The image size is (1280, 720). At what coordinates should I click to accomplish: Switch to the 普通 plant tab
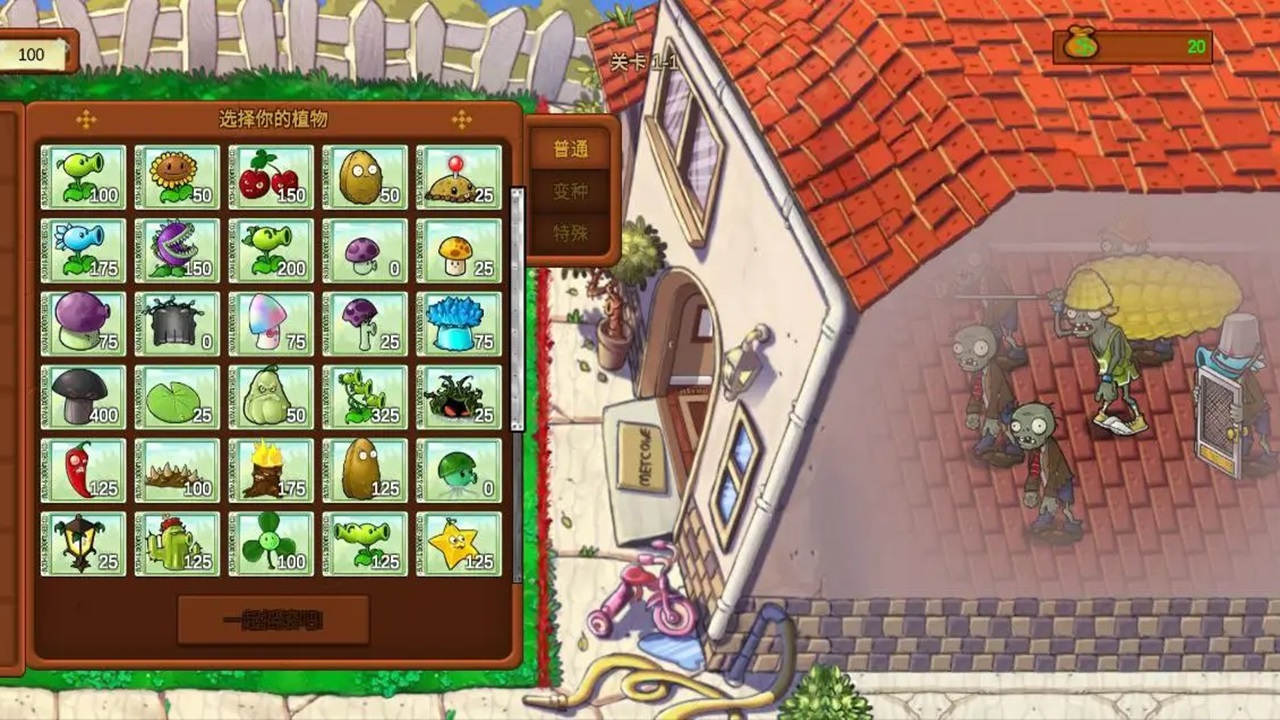[571, 150]
